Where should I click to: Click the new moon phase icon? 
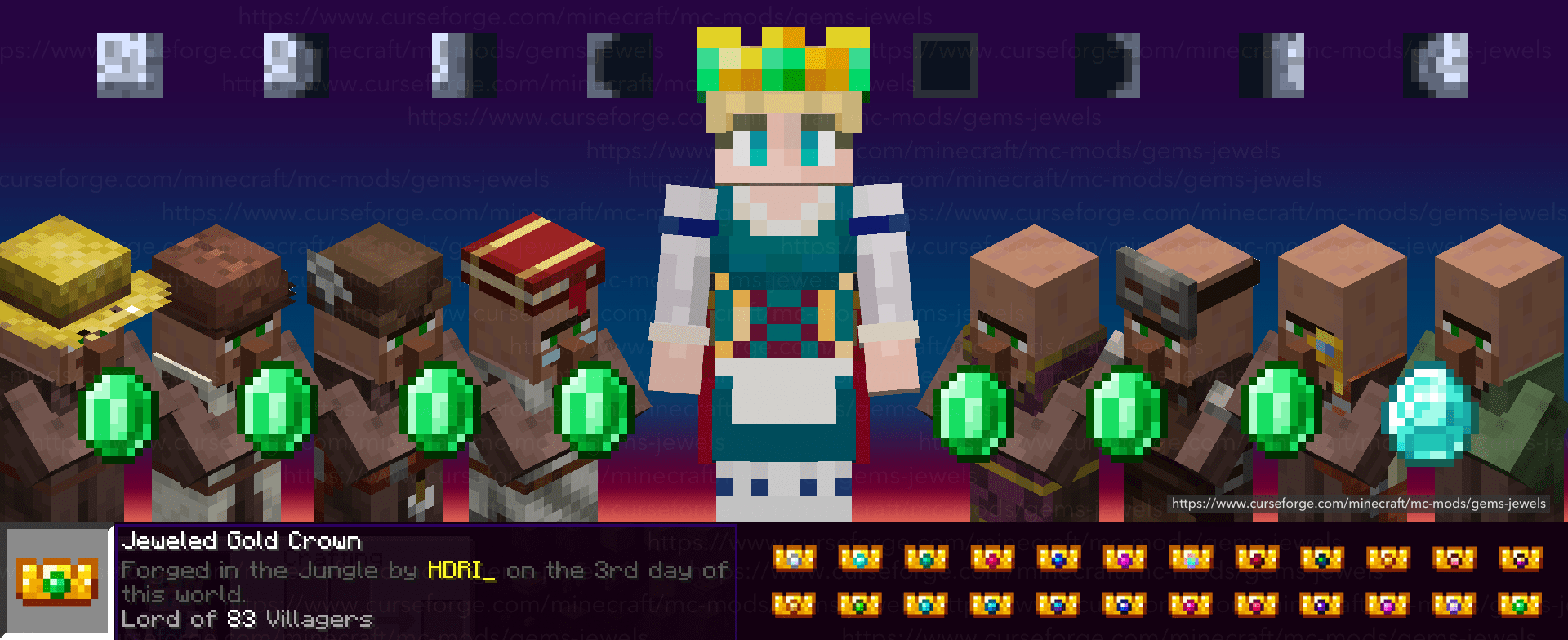coord(945,65)
